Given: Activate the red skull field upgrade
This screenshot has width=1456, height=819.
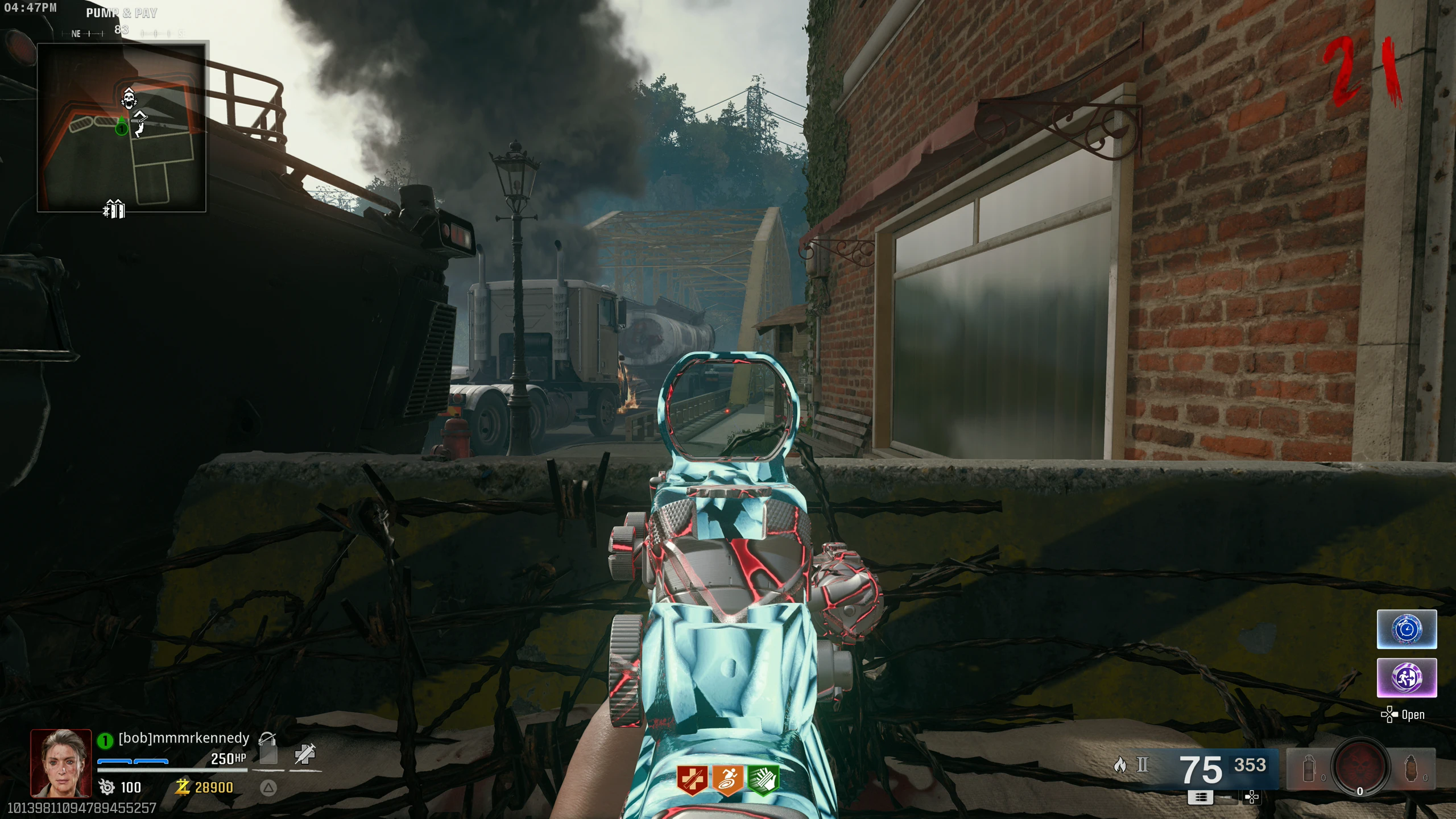Looking at the screenshot, I should click(x=1360, y=767).
